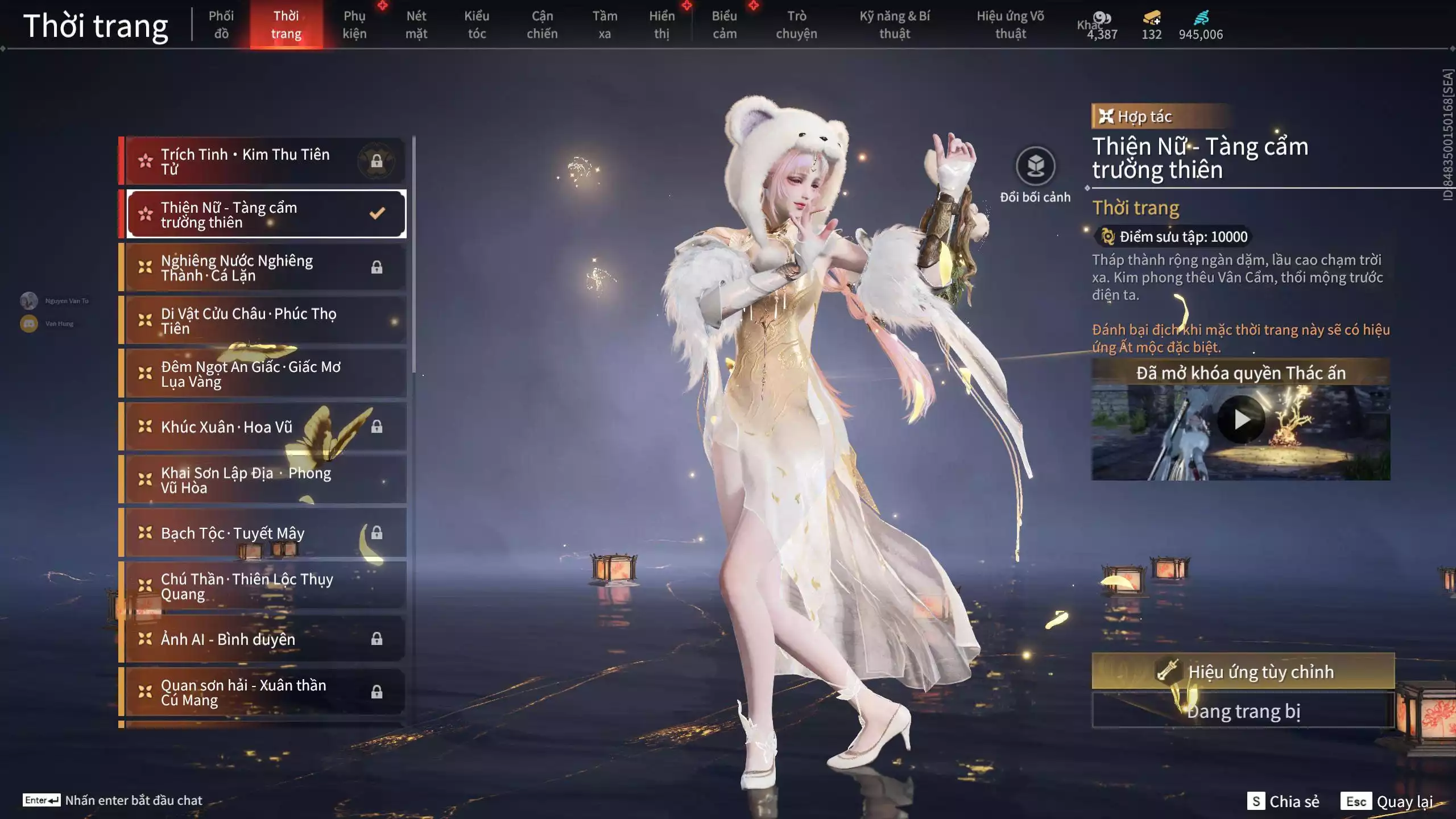Click the Chia sẻ share button

point(1283,801)
